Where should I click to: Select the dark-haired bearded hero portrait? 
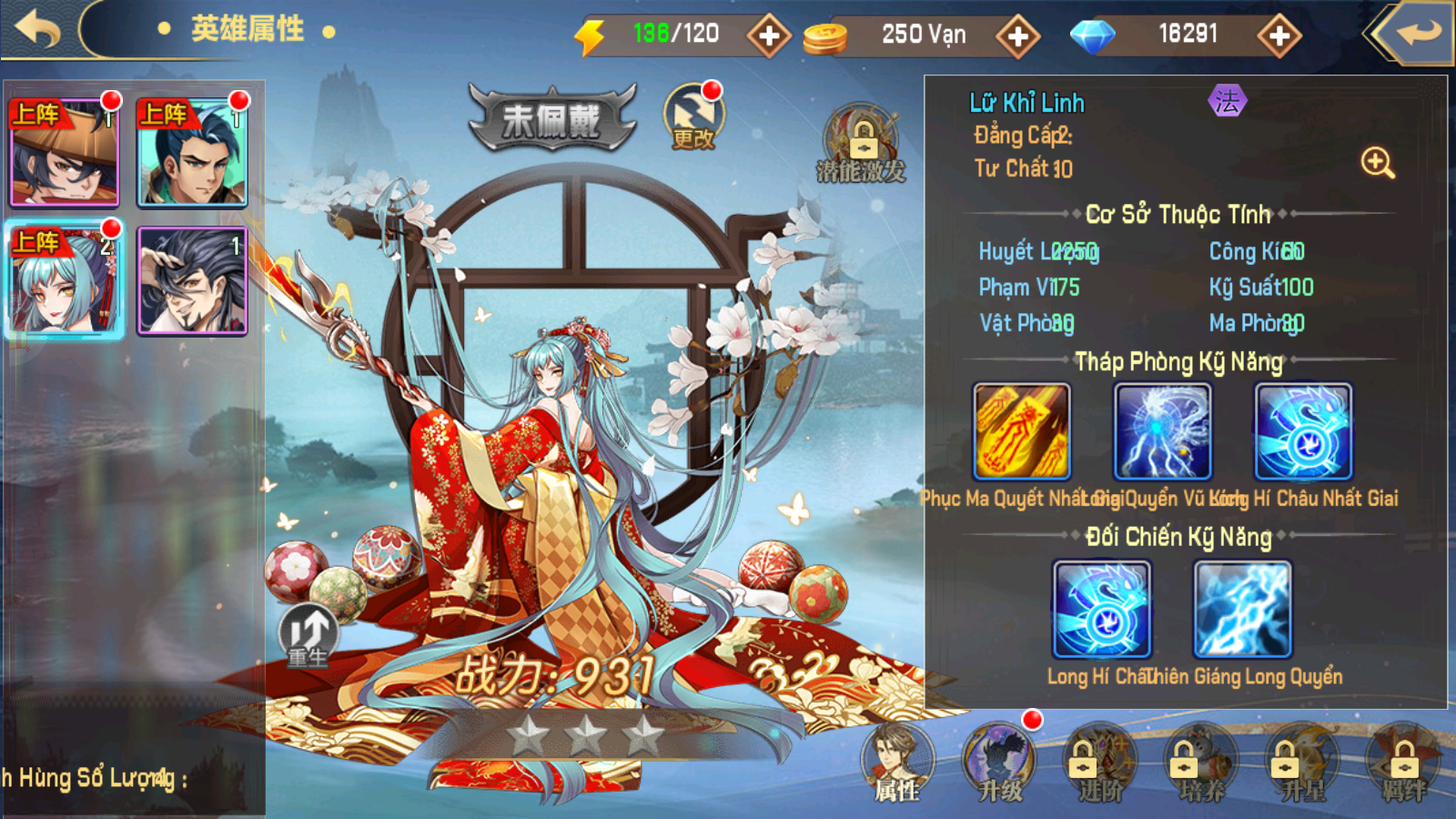pos(192,280)
